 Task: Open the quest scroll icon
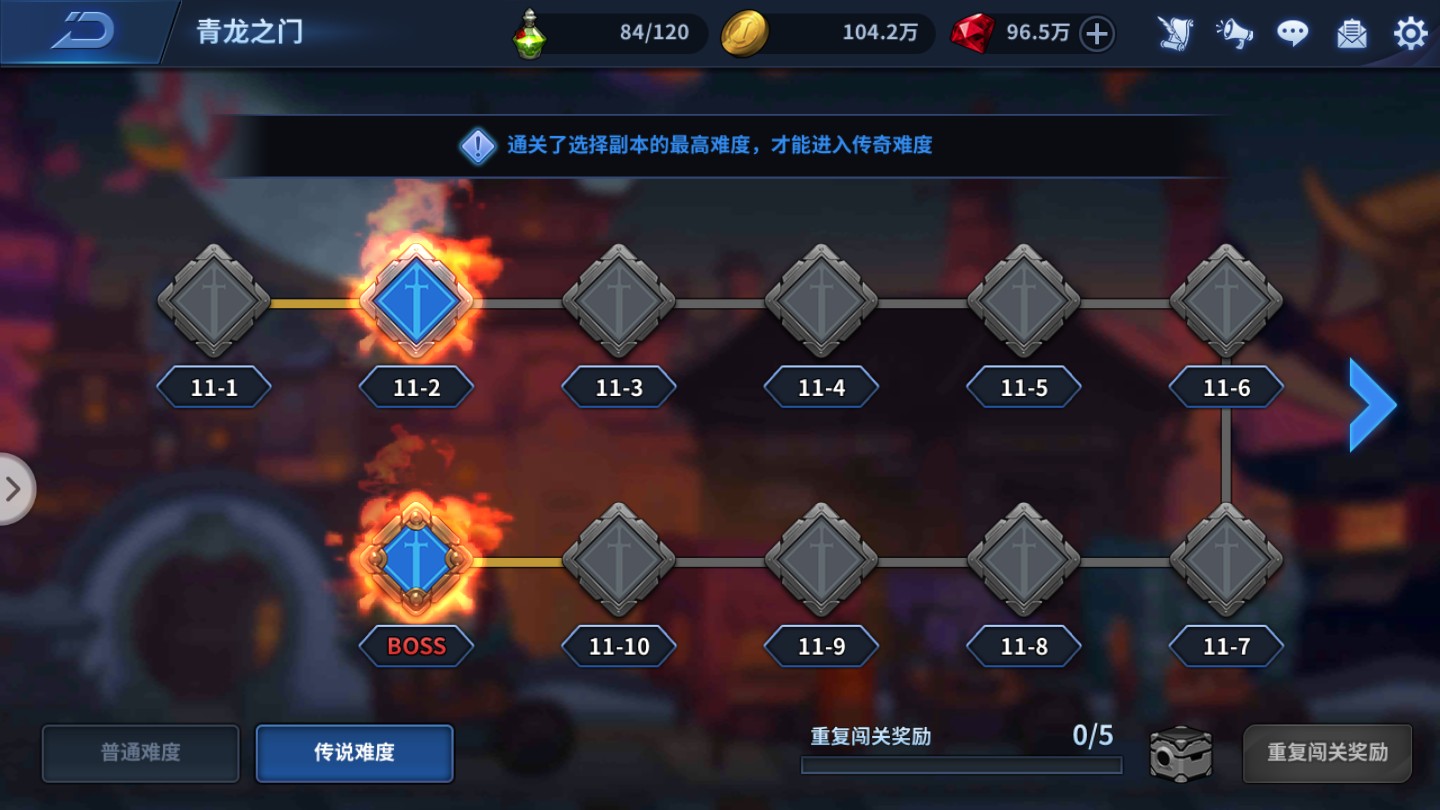[1176, 33]
